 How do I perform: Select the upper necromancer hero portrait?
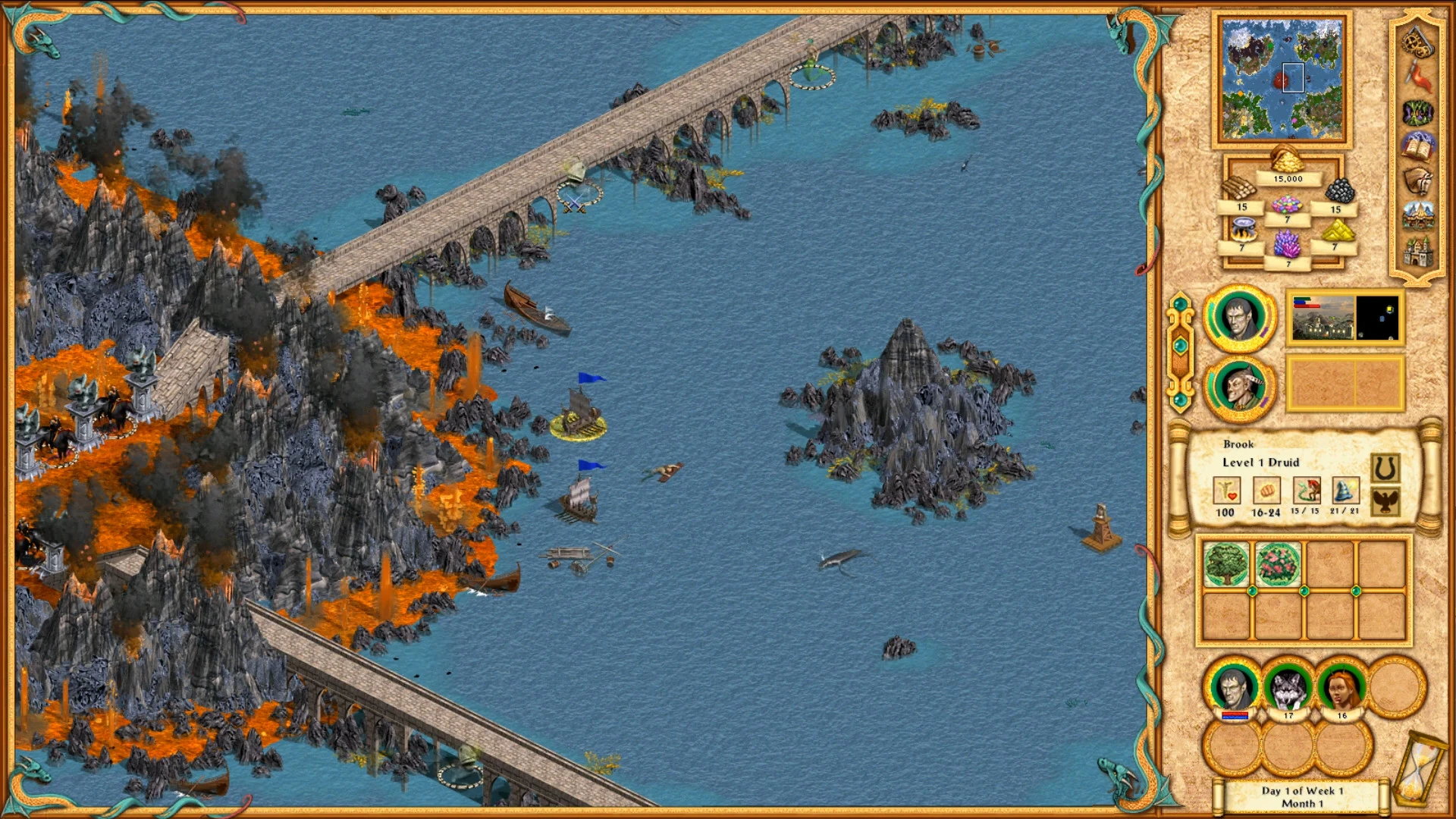1241,319
